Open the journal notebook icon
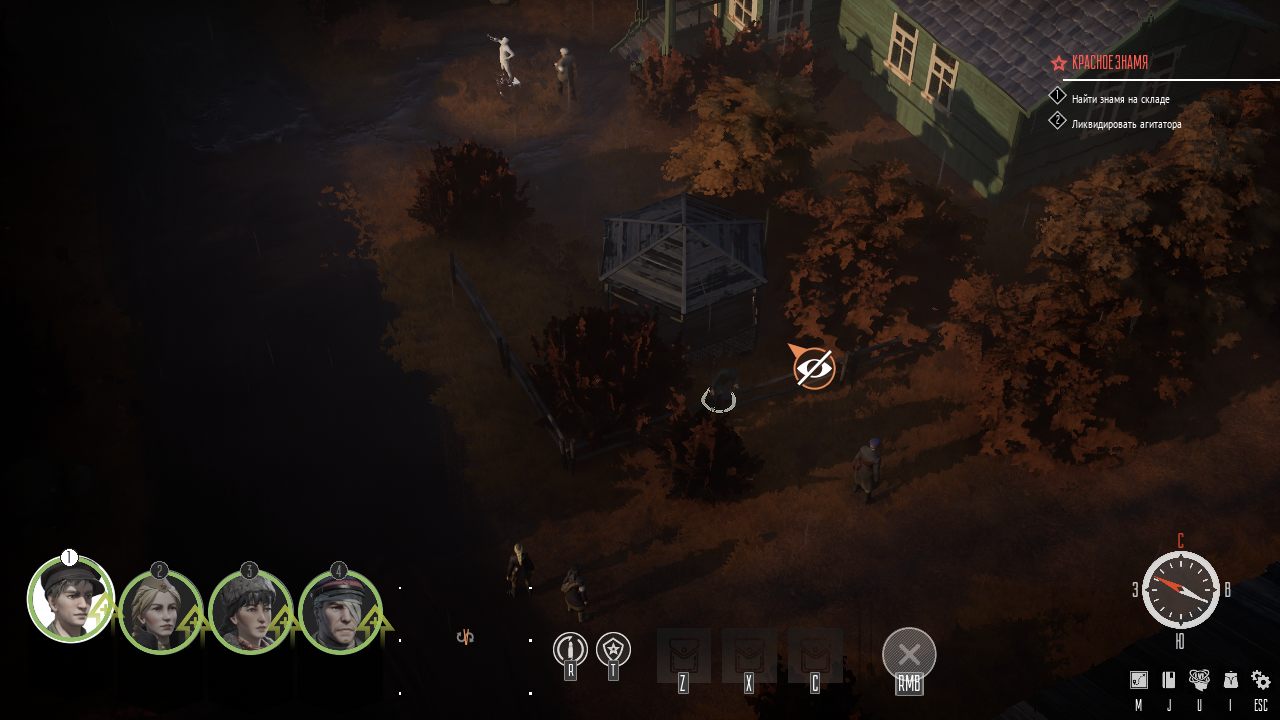This screenshot has height=720, width=1280. click(x=1168, y=680)
